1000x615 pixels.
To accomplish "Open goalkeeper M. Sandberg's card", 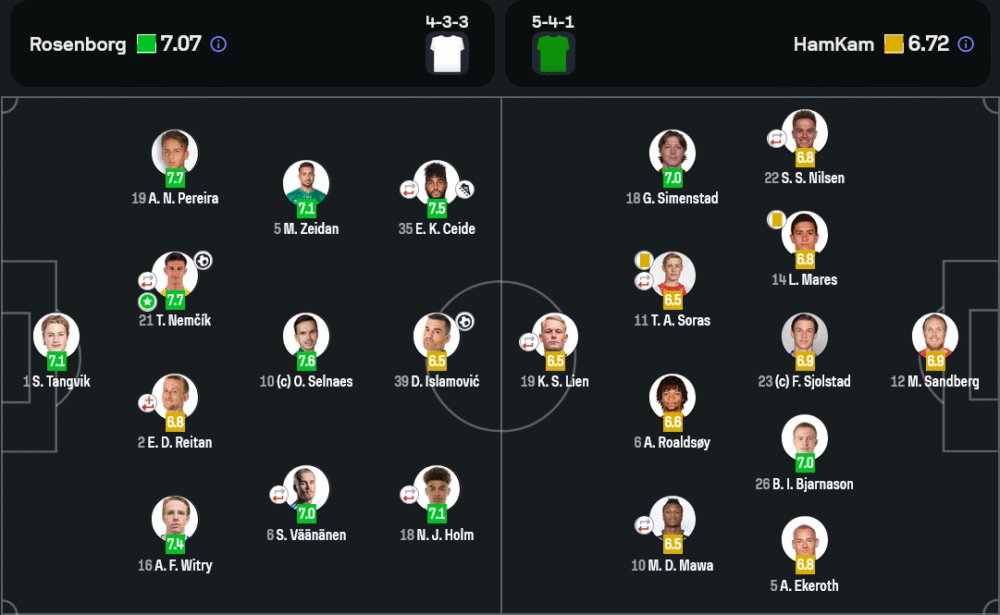I will 935,337.
